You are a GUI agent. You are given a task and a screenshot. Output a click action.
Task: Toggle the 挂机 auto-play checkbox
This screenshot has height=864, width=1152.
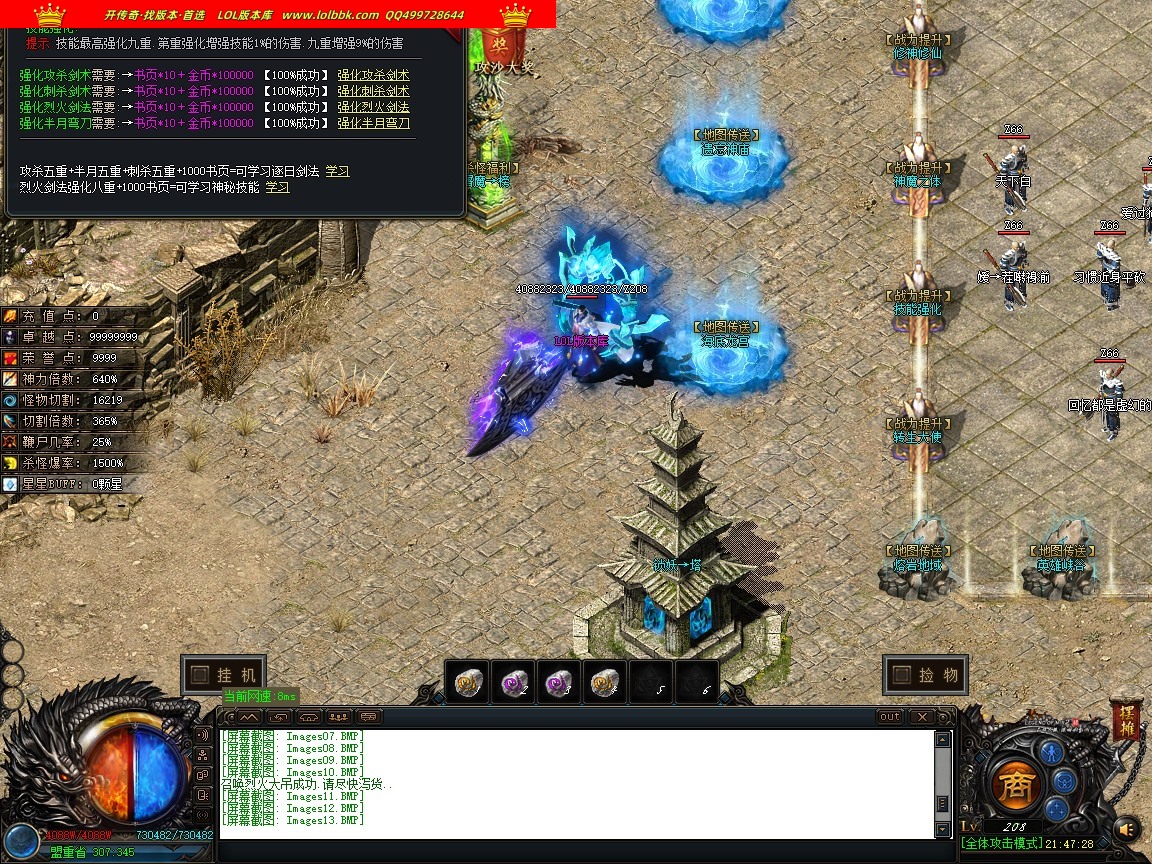tap(199, 675)
